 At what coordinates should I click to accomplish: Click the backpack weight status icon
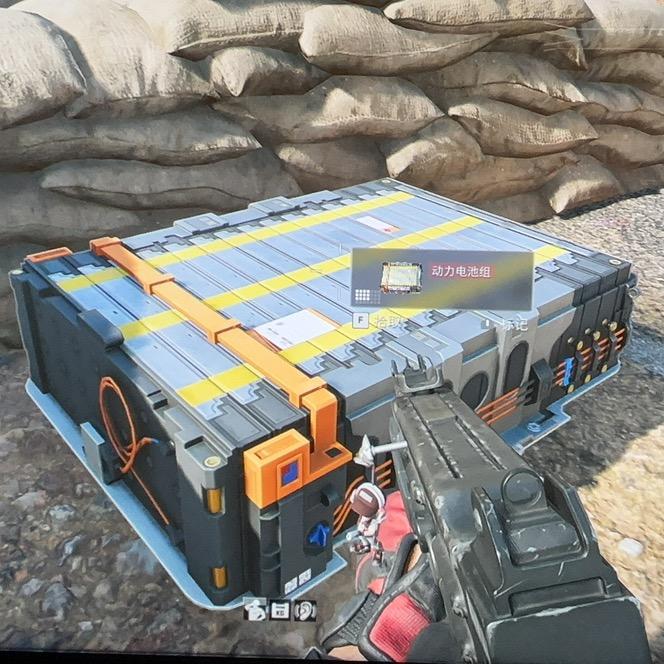(x=257, y=609)
